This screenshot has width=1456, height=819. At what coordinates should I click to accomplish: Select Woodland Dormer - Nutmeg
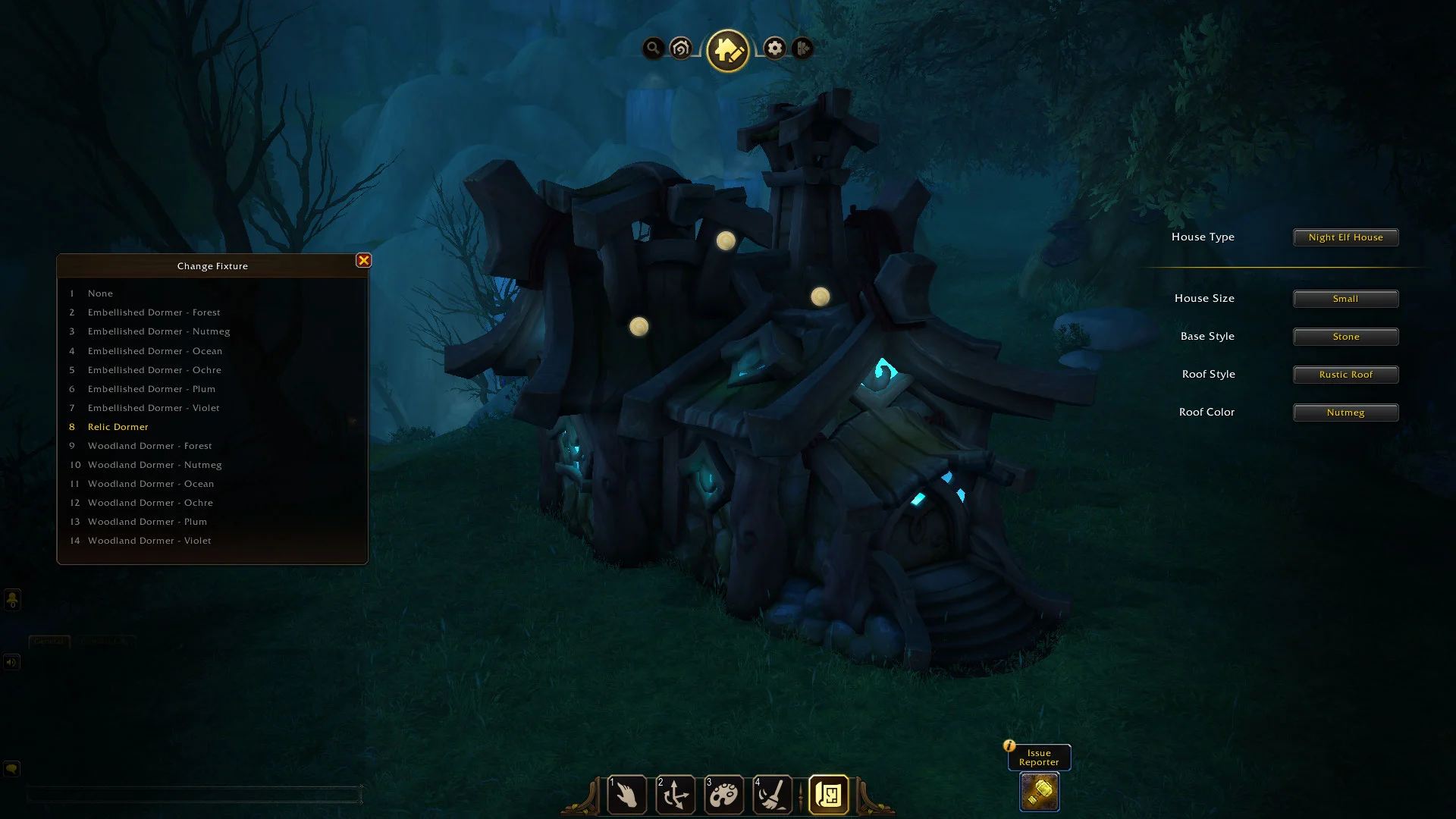tap(155, 465)
